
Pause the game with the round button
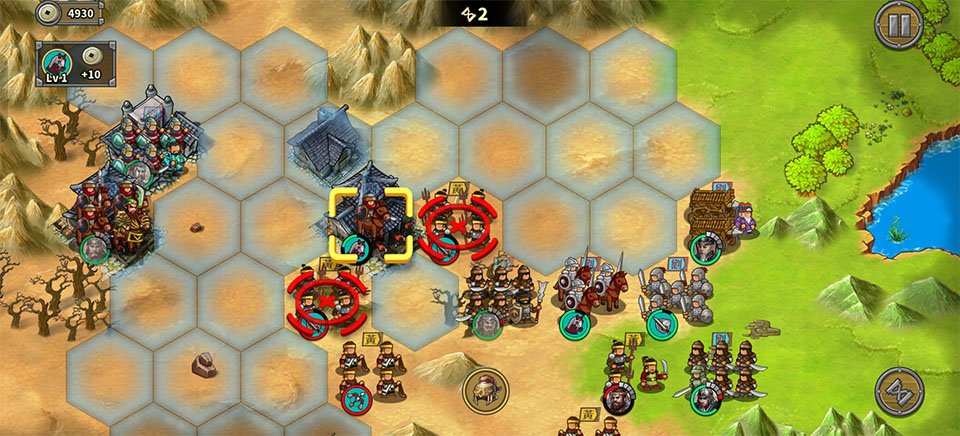tap(898, 25)
